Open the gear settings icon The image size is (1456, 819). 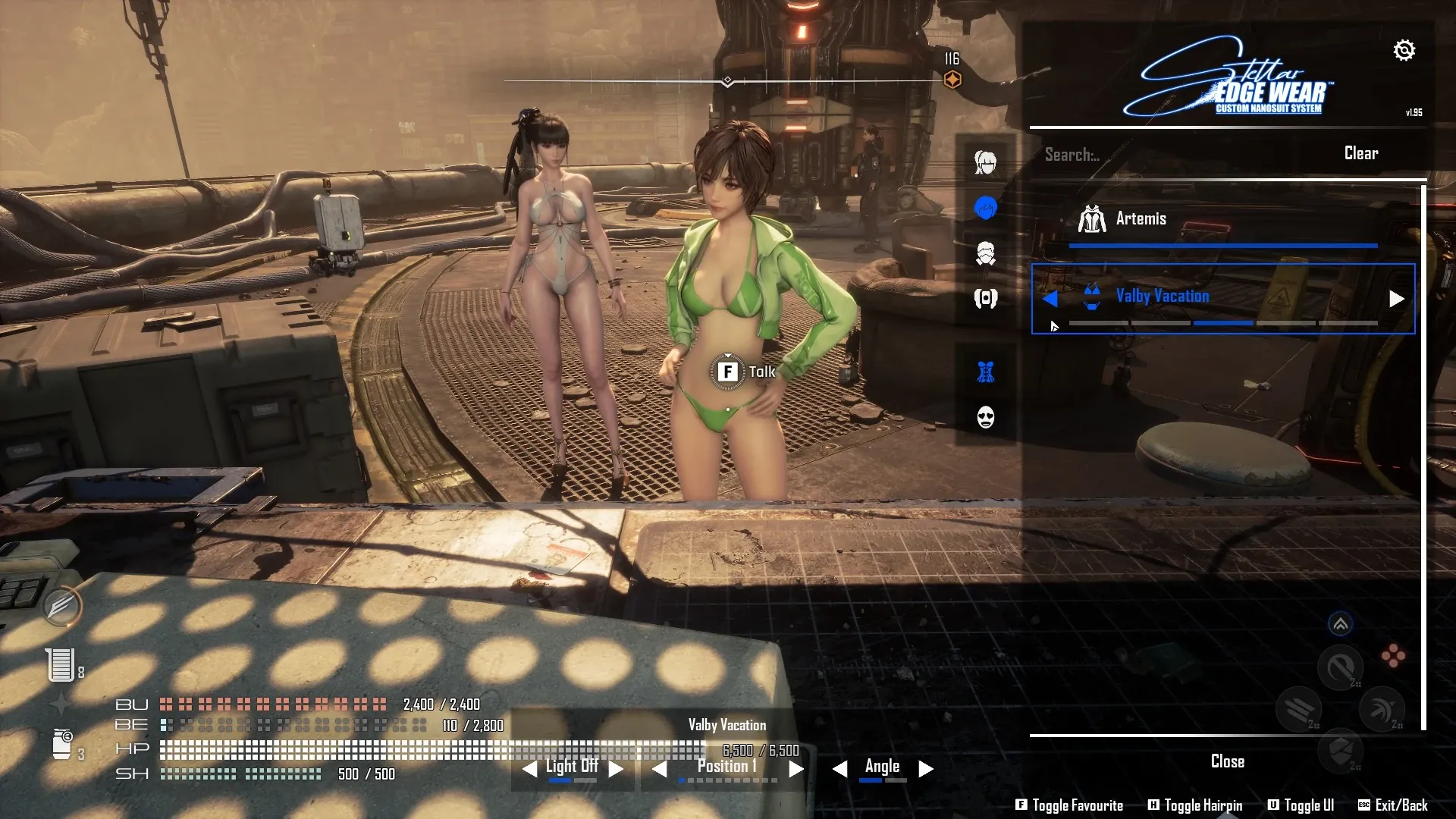pyautogui.click(x=1404, y=50)
